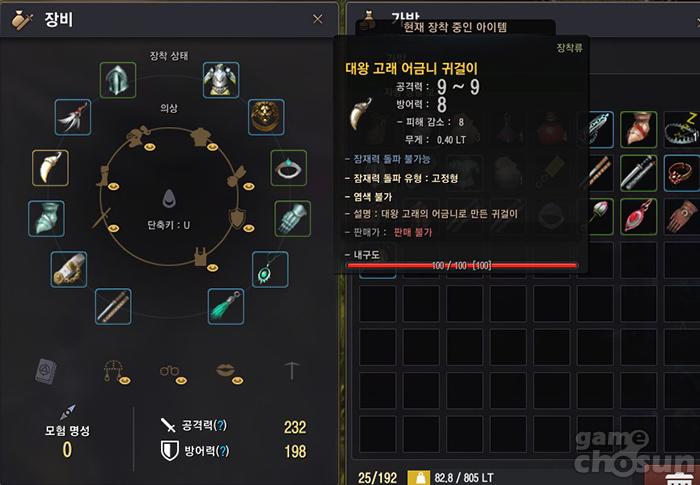Open the defense power help tooltip
Screen dimensions: 700x485
click(222, 451)
